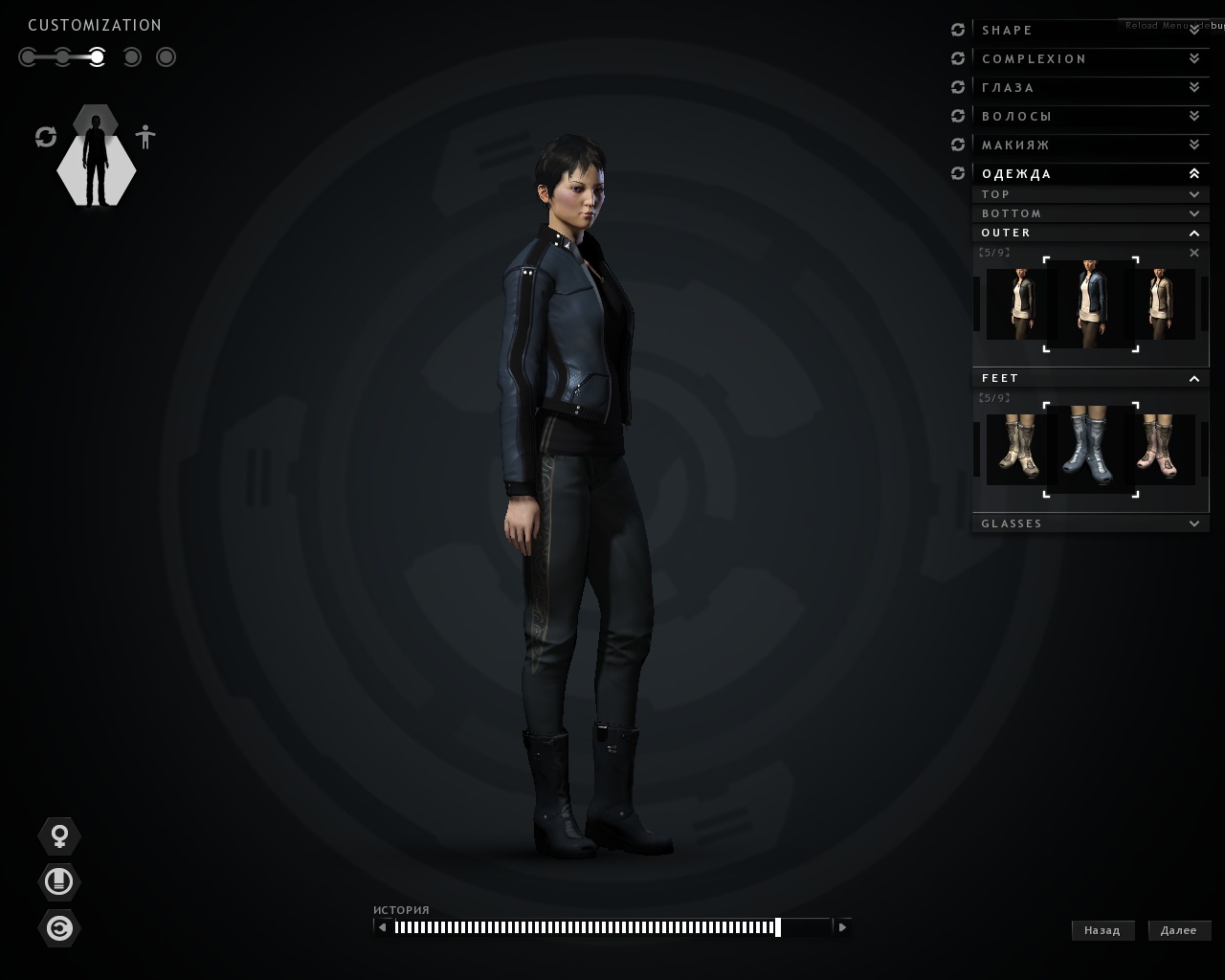Click the Назад button

(x=1102, y=930)
